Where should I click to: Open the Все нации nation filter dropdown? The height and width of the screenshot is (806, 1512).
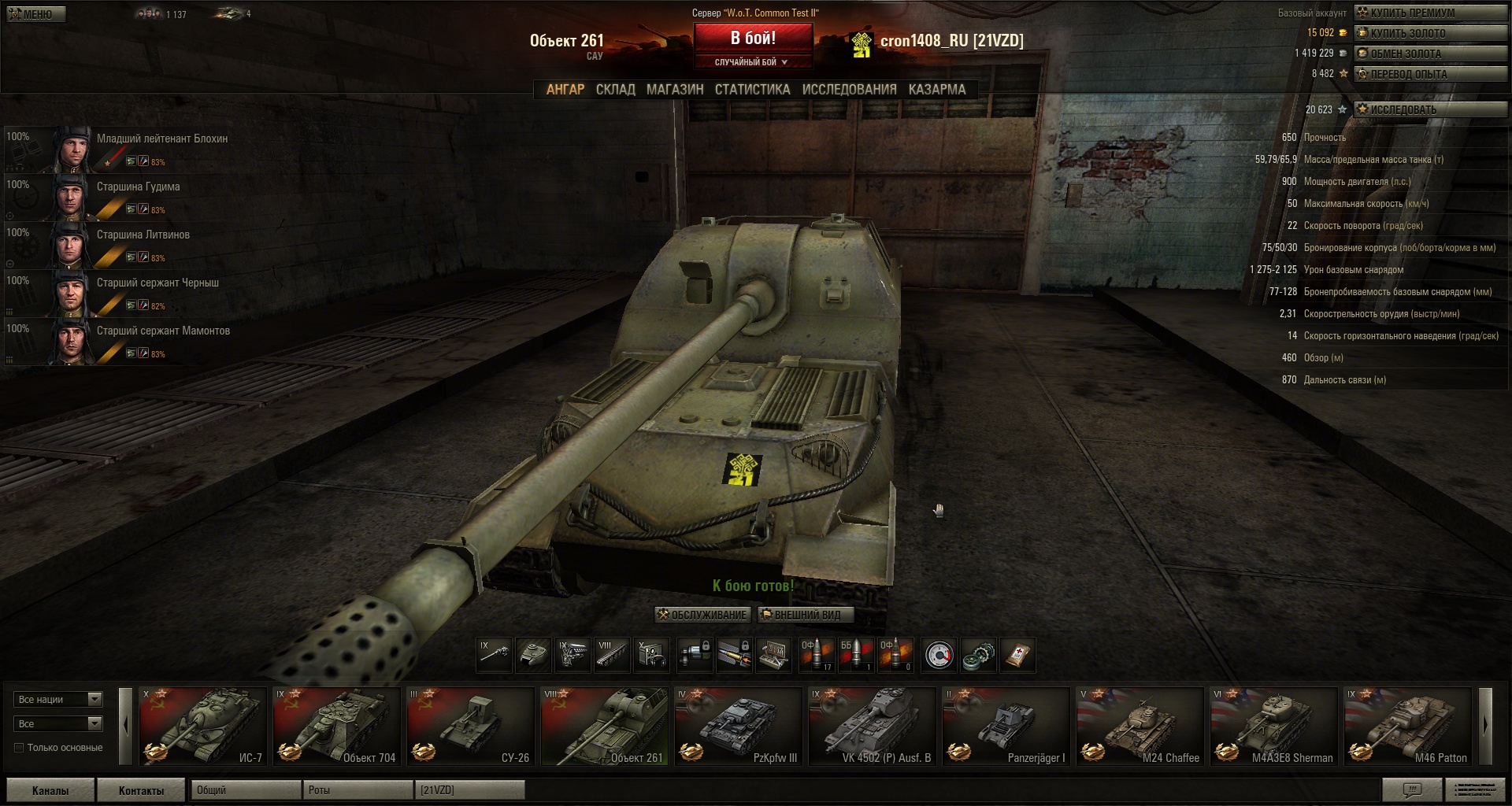pos(58,699)
